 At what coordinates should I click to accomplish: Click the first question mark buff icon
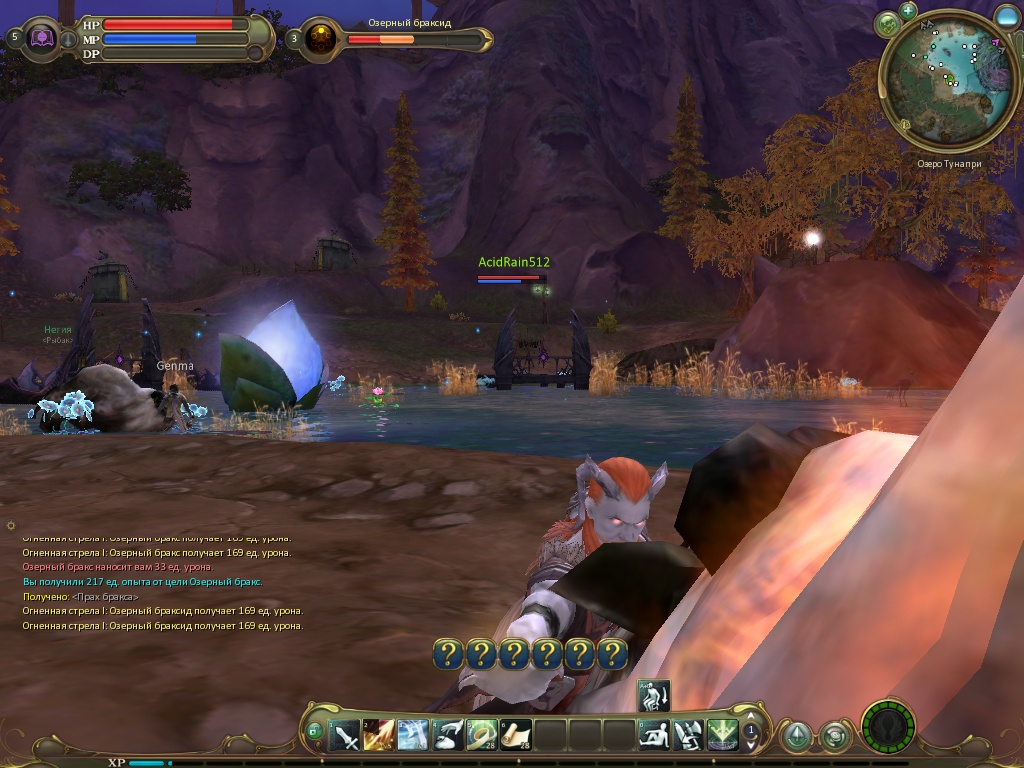(x=449, y=655)
